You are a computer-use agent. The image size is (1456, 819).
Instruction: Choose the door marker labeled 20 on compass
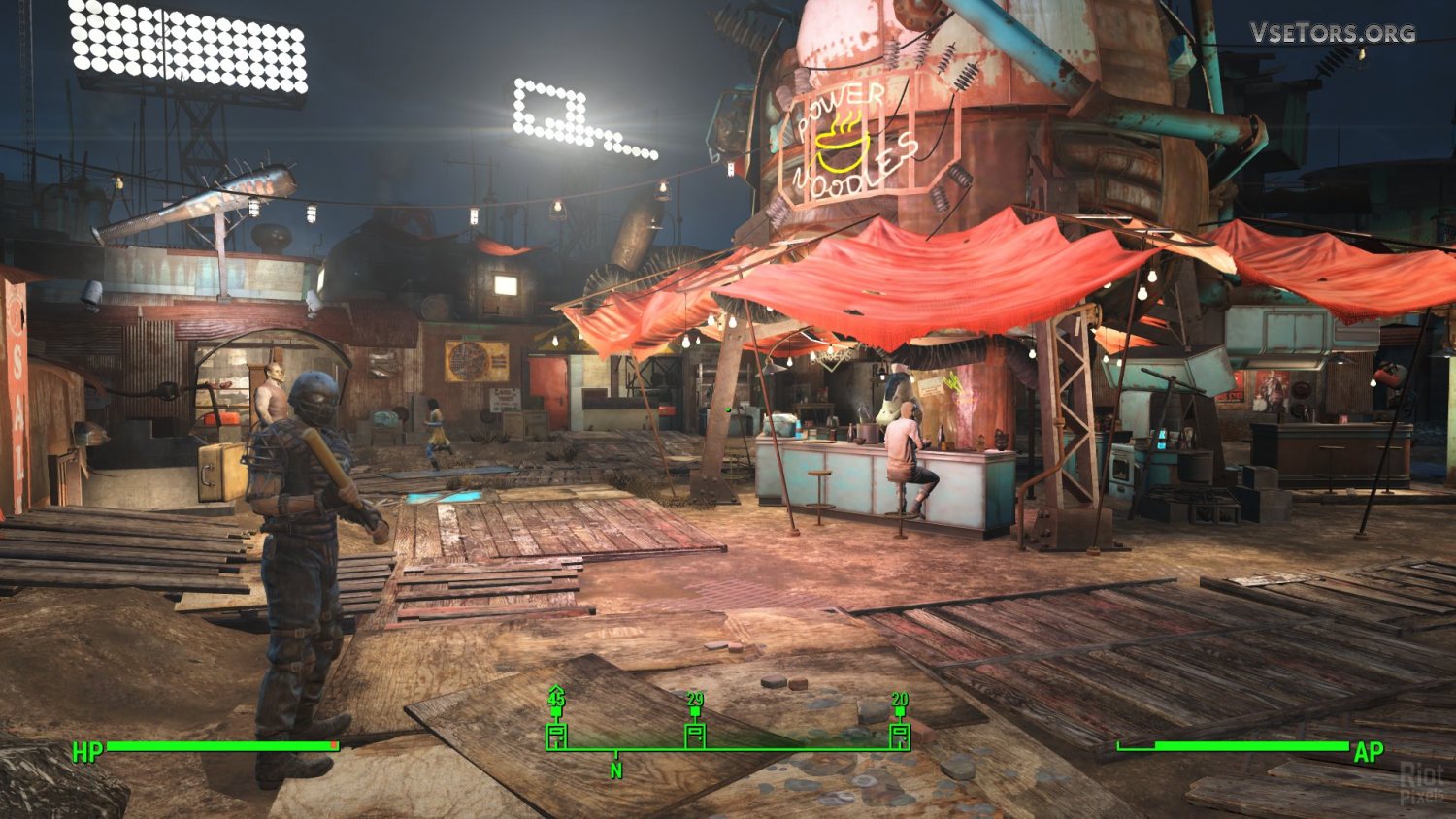(x=900, y=734)
